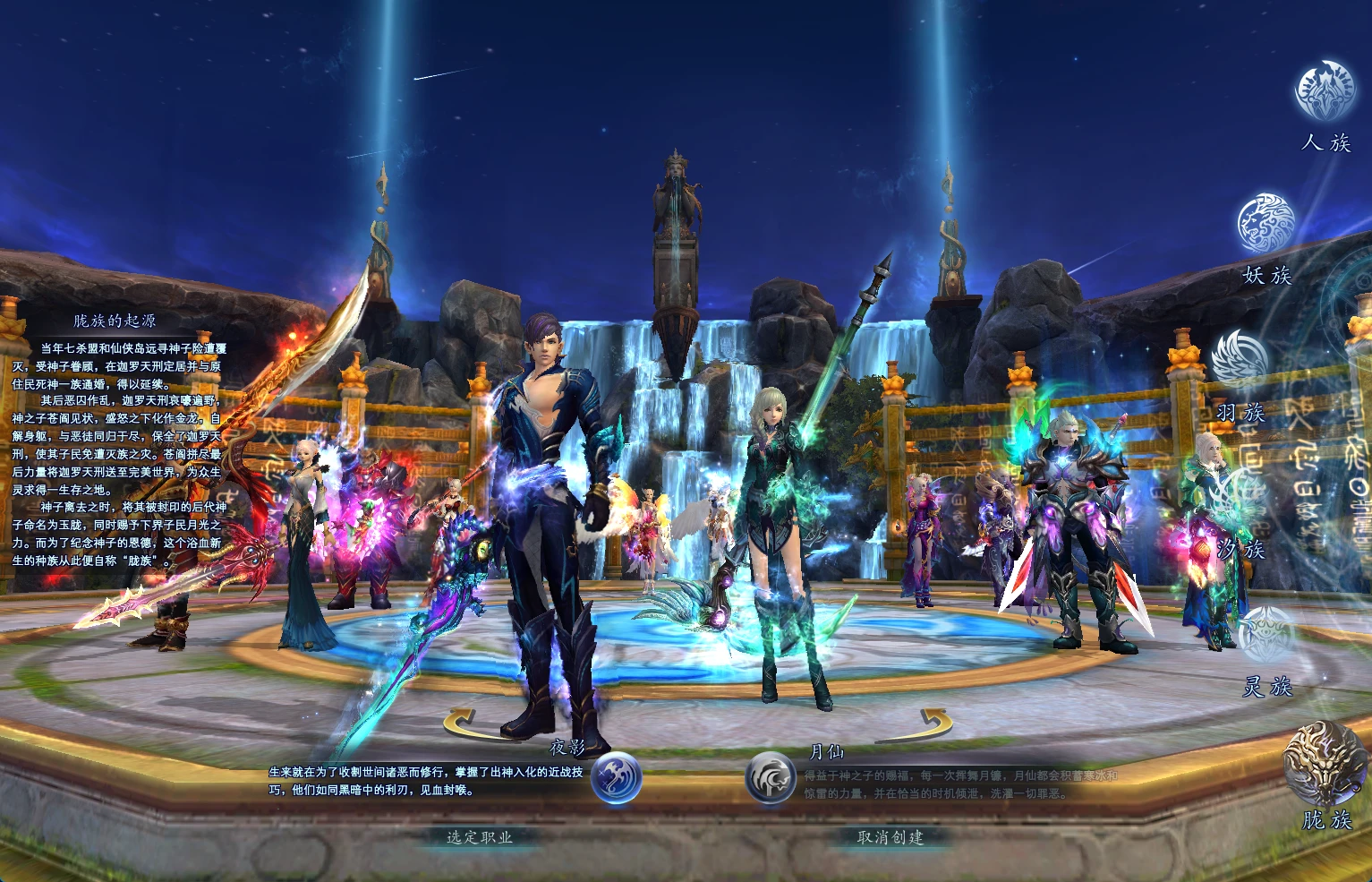Select the 夜影 class icon

[617, 776]
